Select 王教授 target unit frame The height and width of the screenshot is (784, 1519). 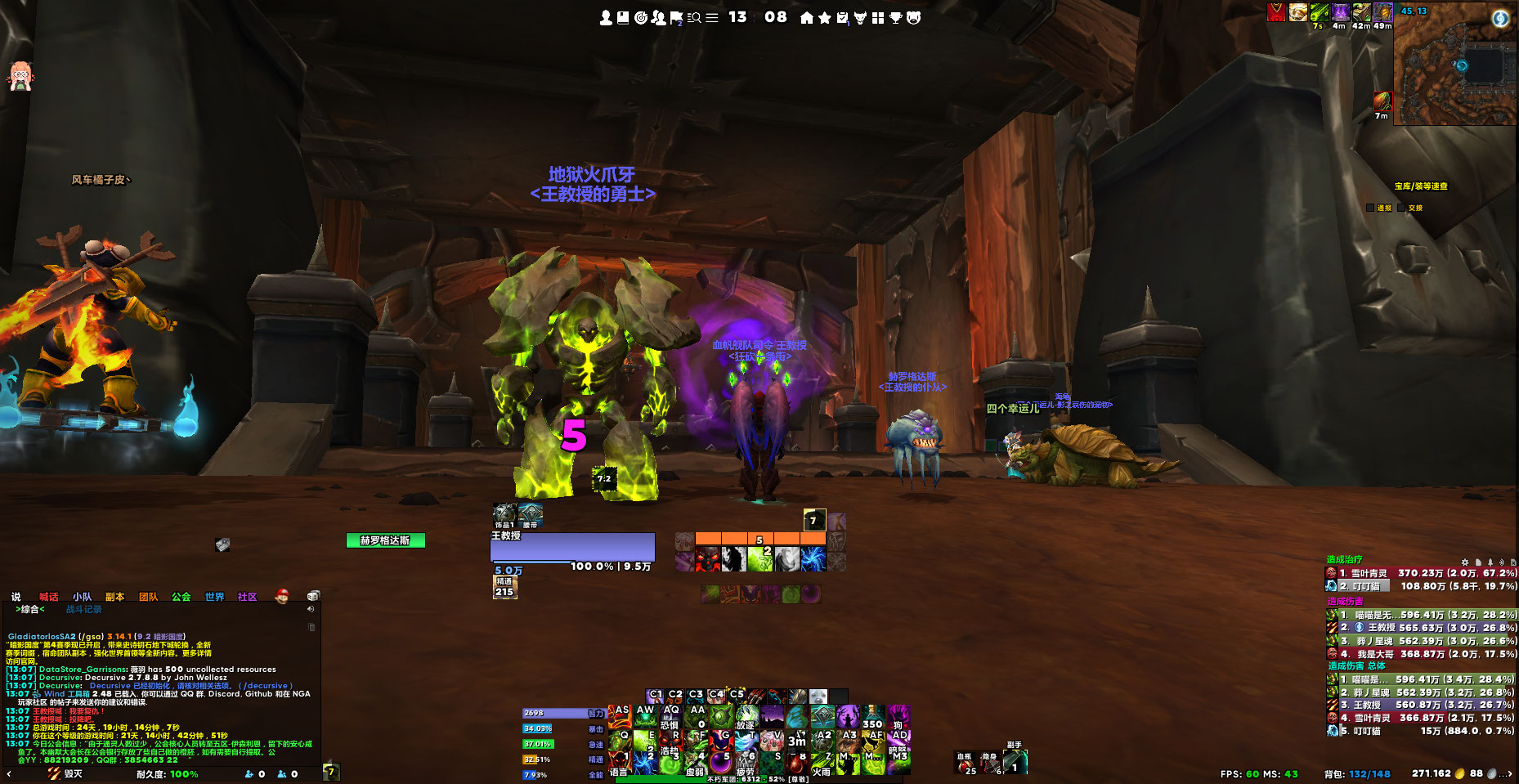572,546
